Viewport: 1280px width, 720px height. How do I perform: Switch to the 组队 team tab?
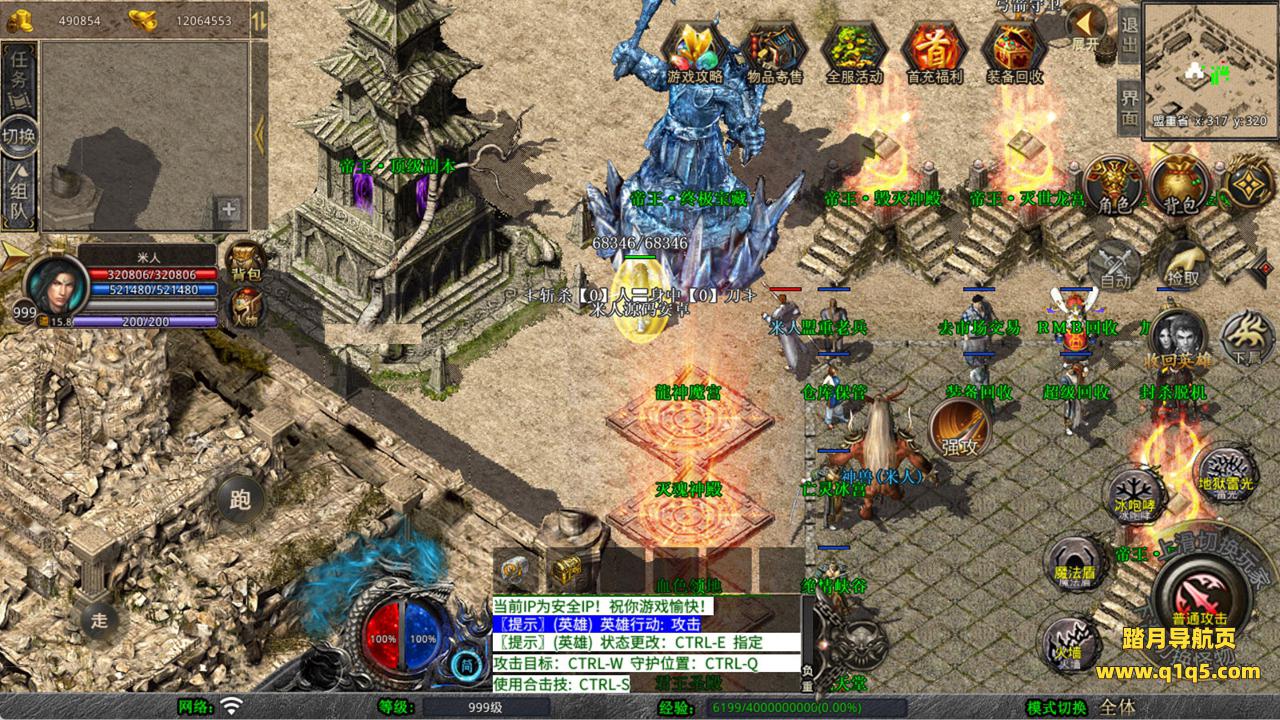pyautogui.click(x=20, y=197)
